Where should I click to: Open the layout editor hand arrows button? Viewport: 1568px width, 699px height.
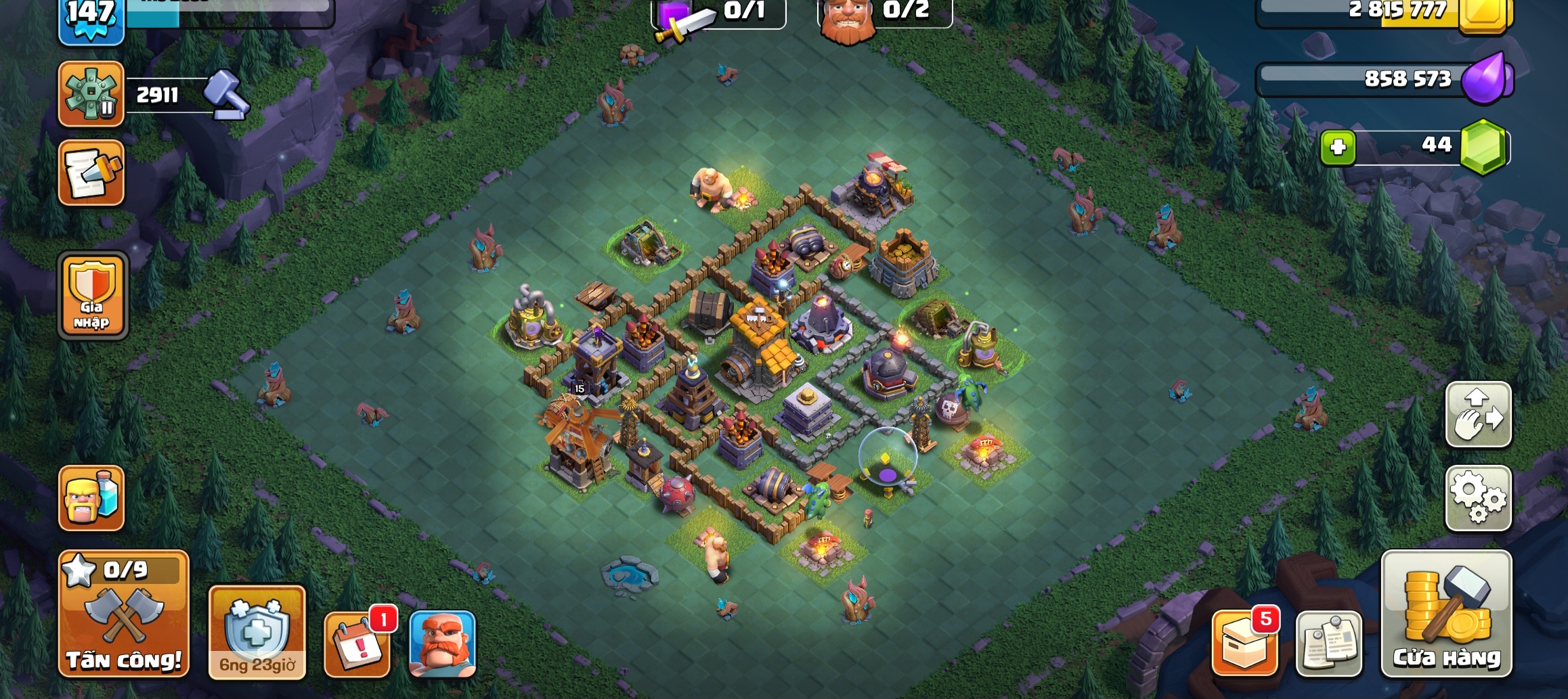[1479, 415]
